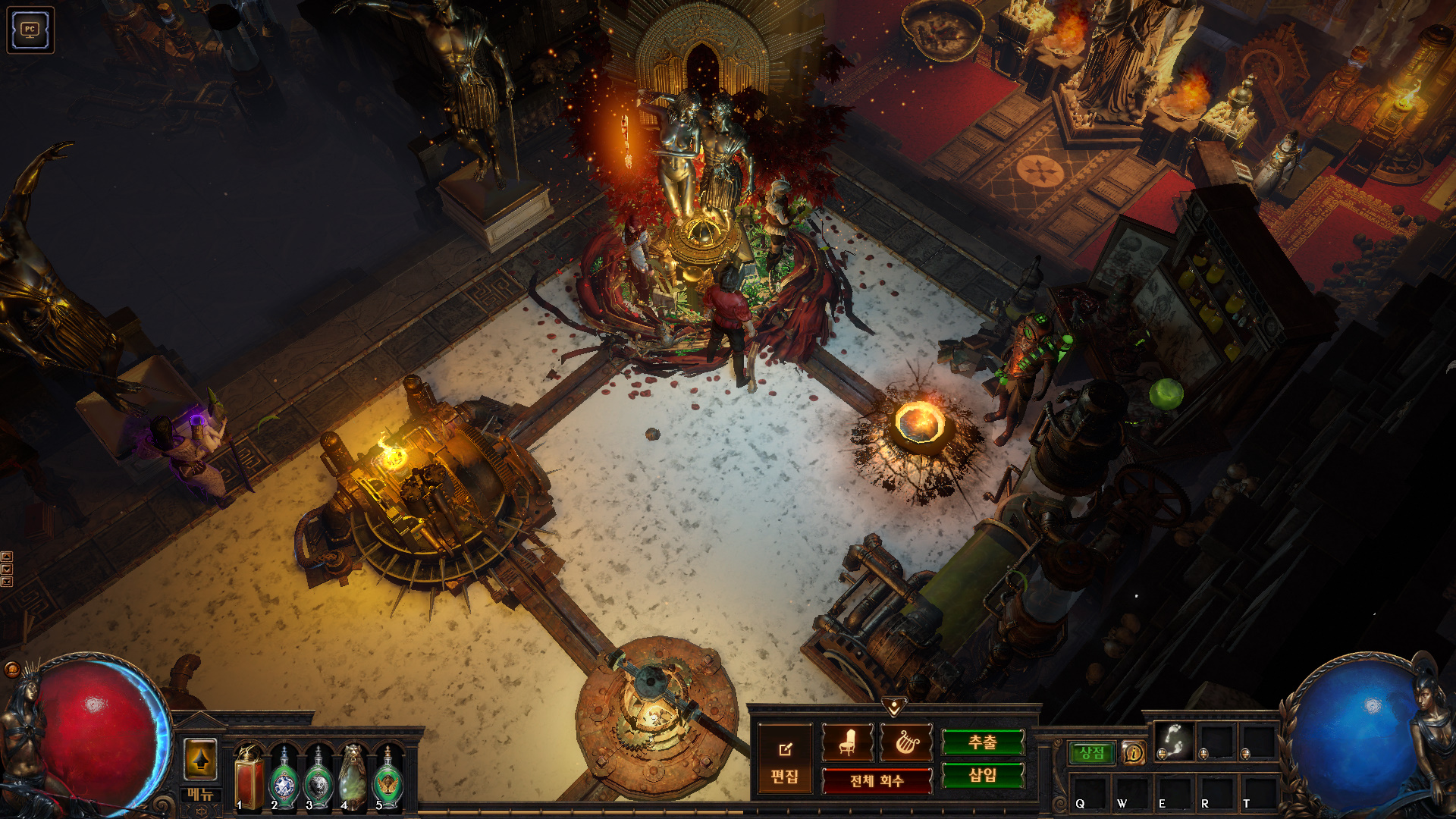
Task: Import a hideout (삽입)
Action: point(983,775)
